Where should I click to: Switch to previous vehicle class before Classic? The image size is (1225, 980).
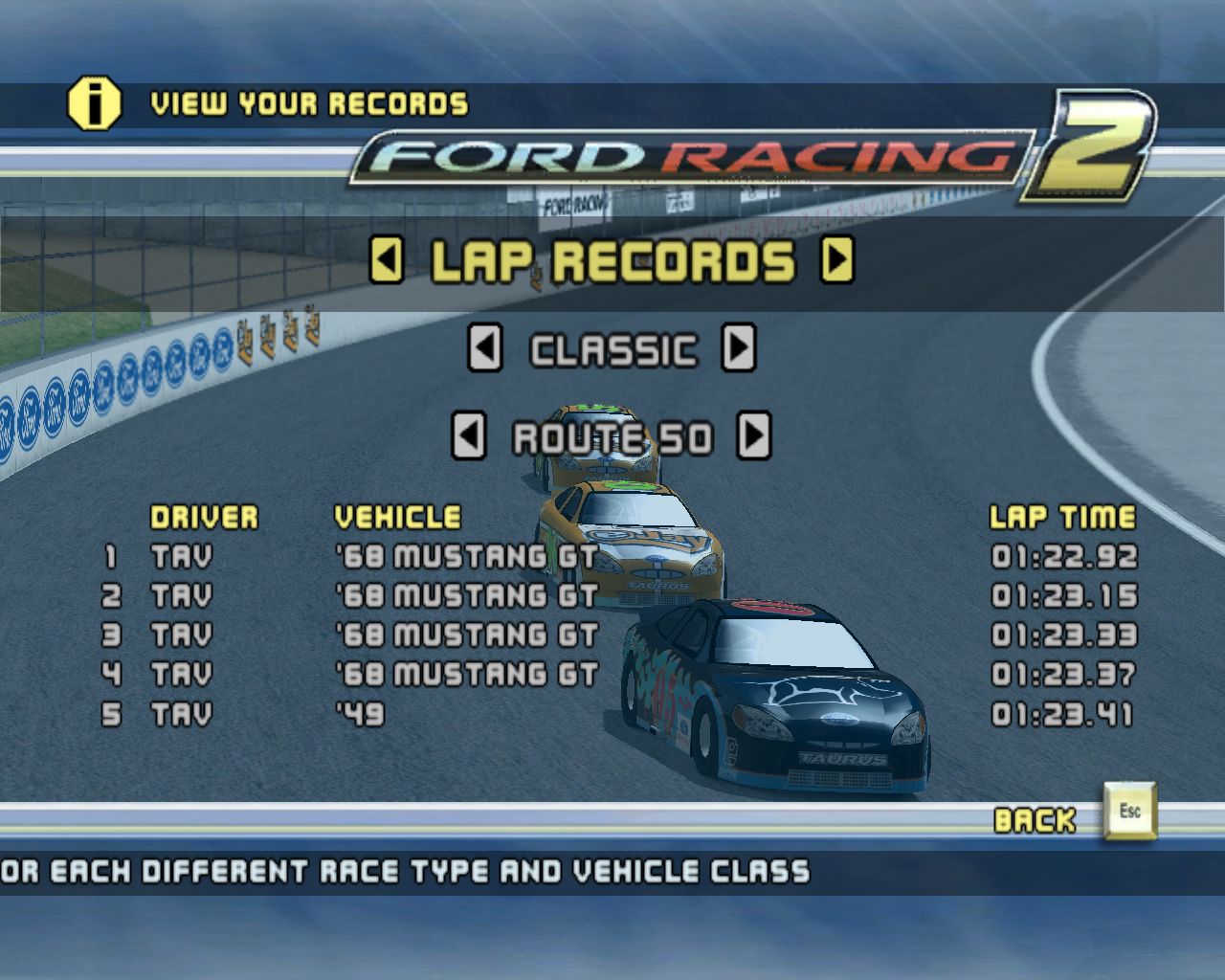(484, 348)
